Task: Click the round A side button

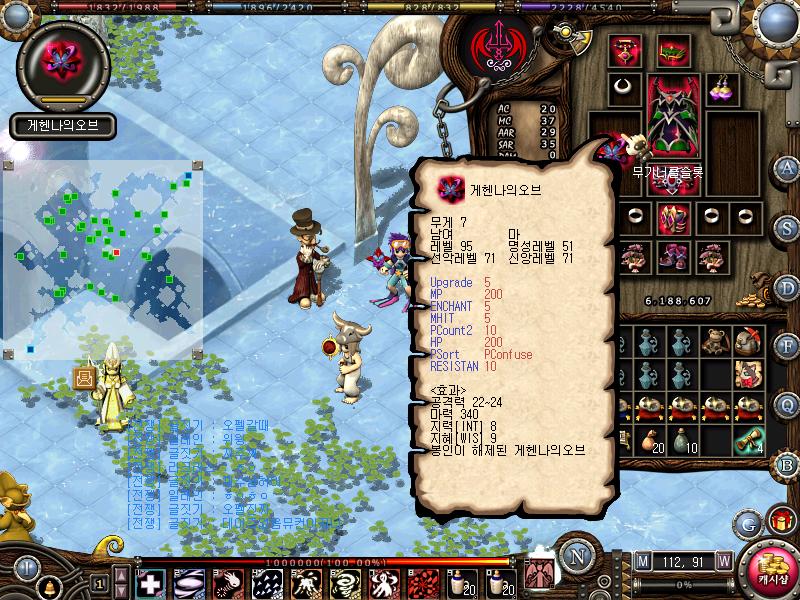Action: click(788, 167)
